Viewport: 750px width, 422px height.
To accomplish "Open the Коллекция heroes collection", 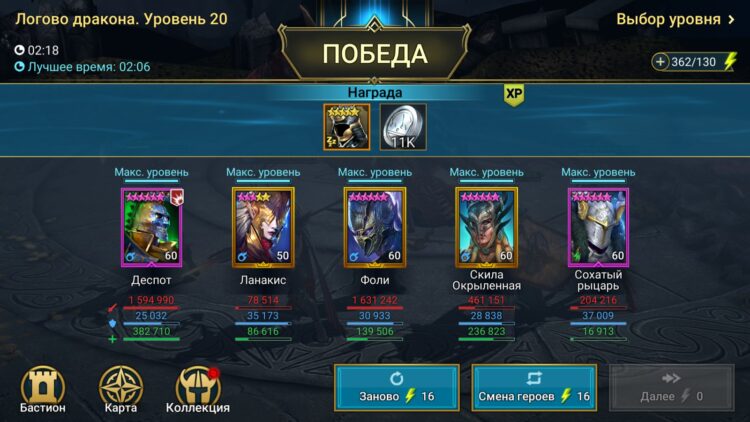I will tap(197, 390).
